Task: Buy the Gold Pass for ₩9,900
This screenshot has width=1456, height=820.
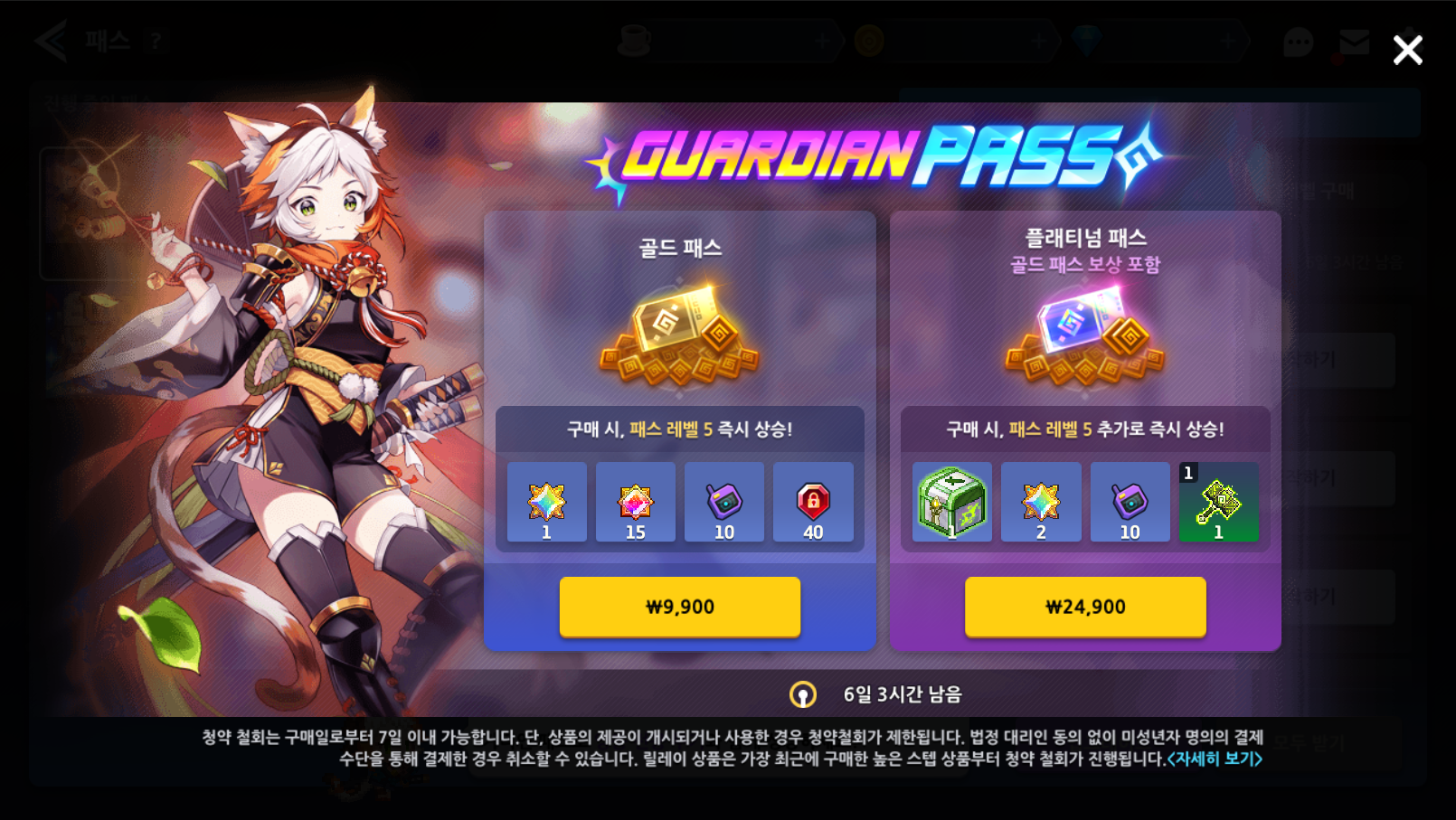Action: tap(679, 607)
